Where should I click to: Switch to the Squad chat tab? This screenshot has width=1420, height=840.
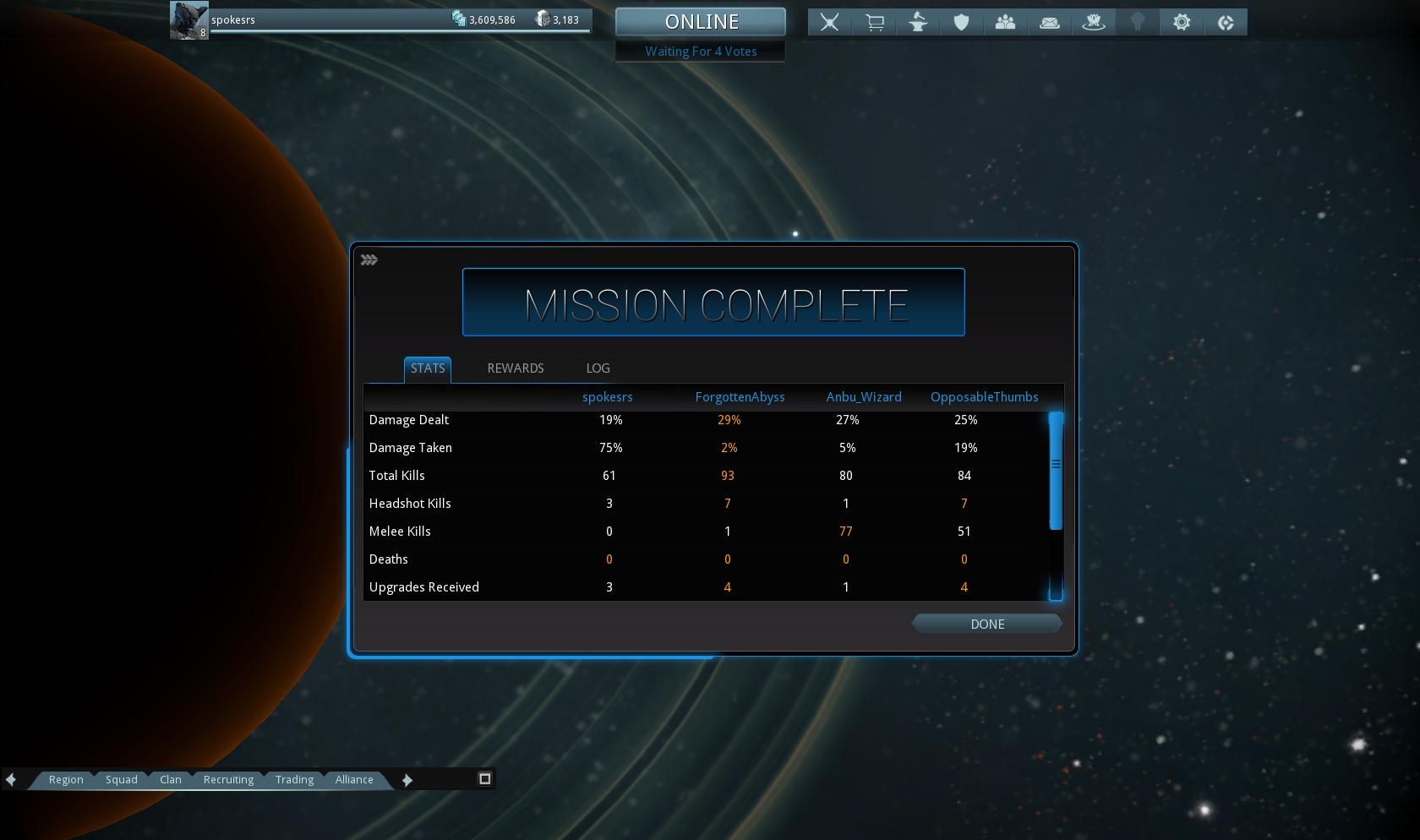[122, 780]
